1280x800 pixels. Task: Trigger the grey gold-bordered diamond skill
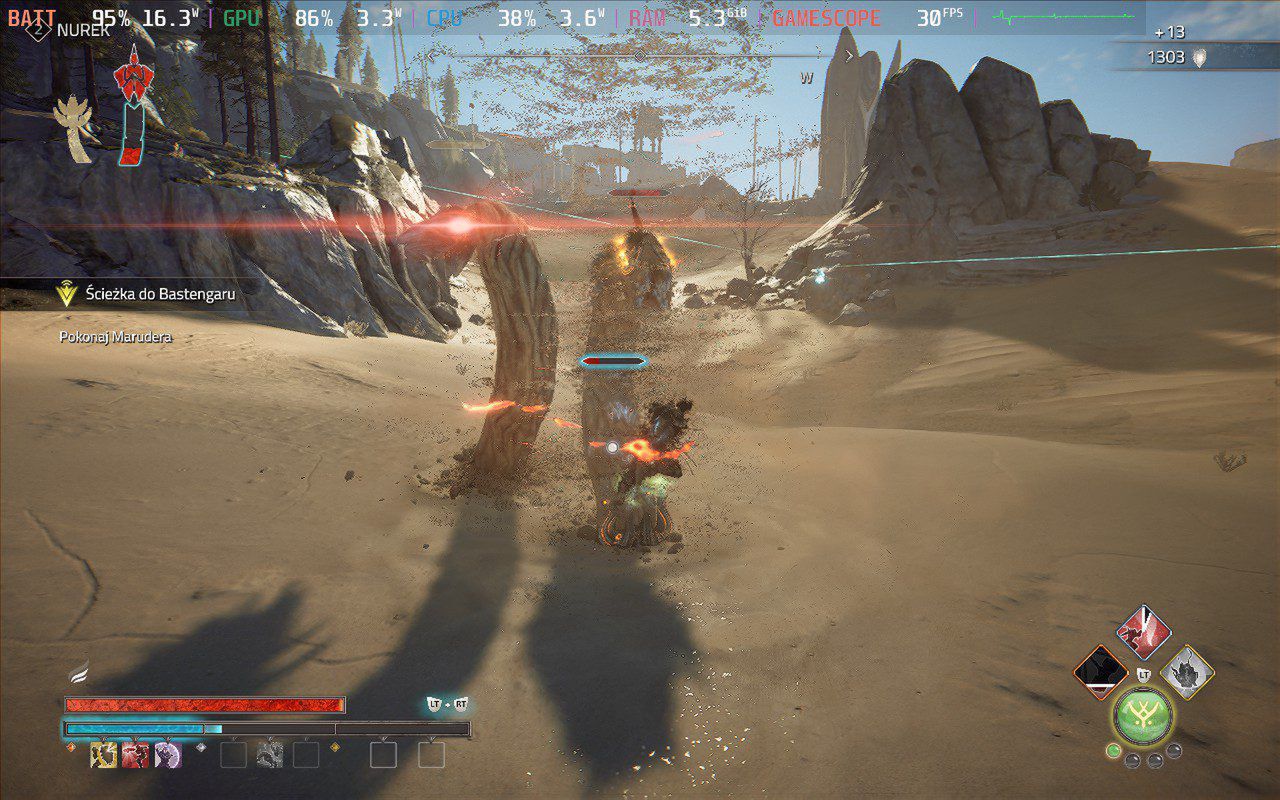(1186, 672)
